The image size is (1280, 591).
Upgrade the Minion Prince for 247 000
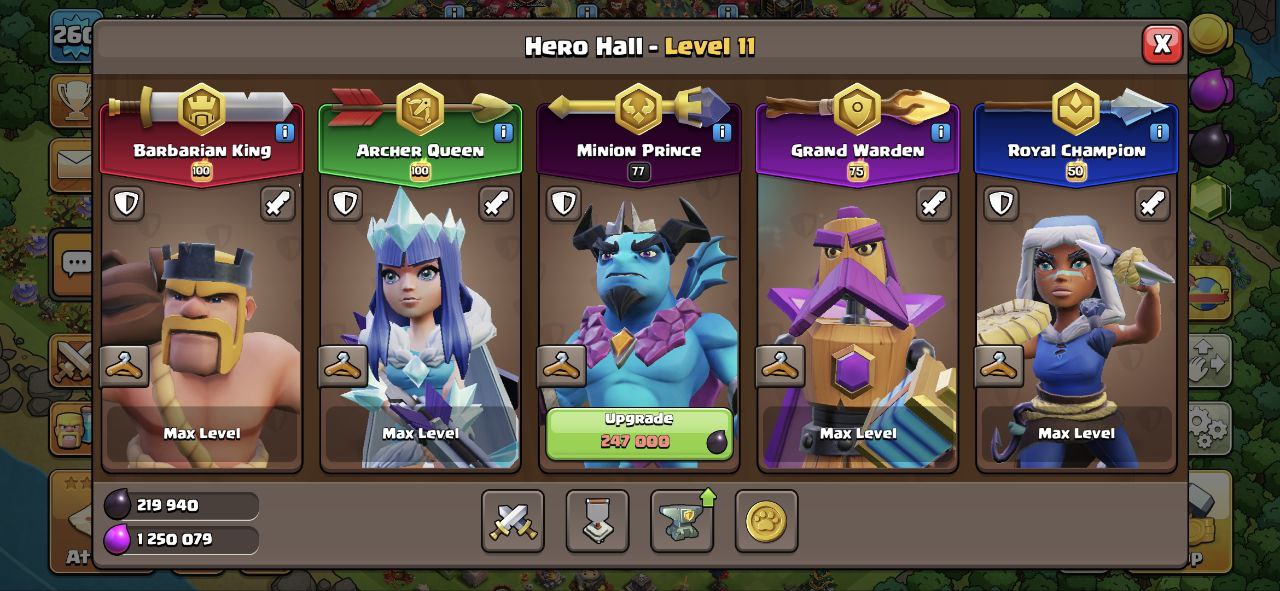click(x=639, y=432)
